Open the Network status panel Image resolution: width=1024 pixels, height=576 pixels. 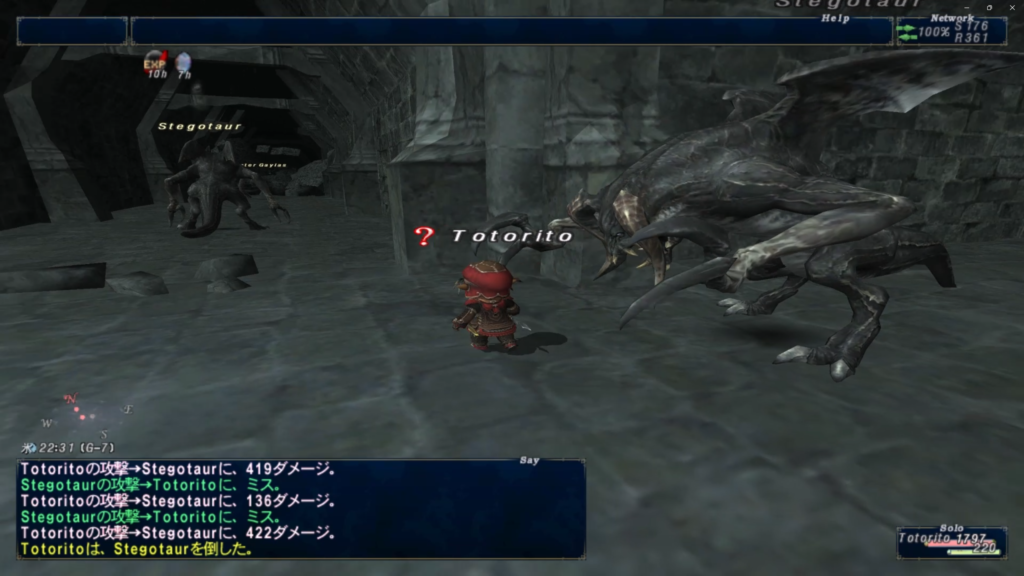pyautogui.click(x=950, y=31)
